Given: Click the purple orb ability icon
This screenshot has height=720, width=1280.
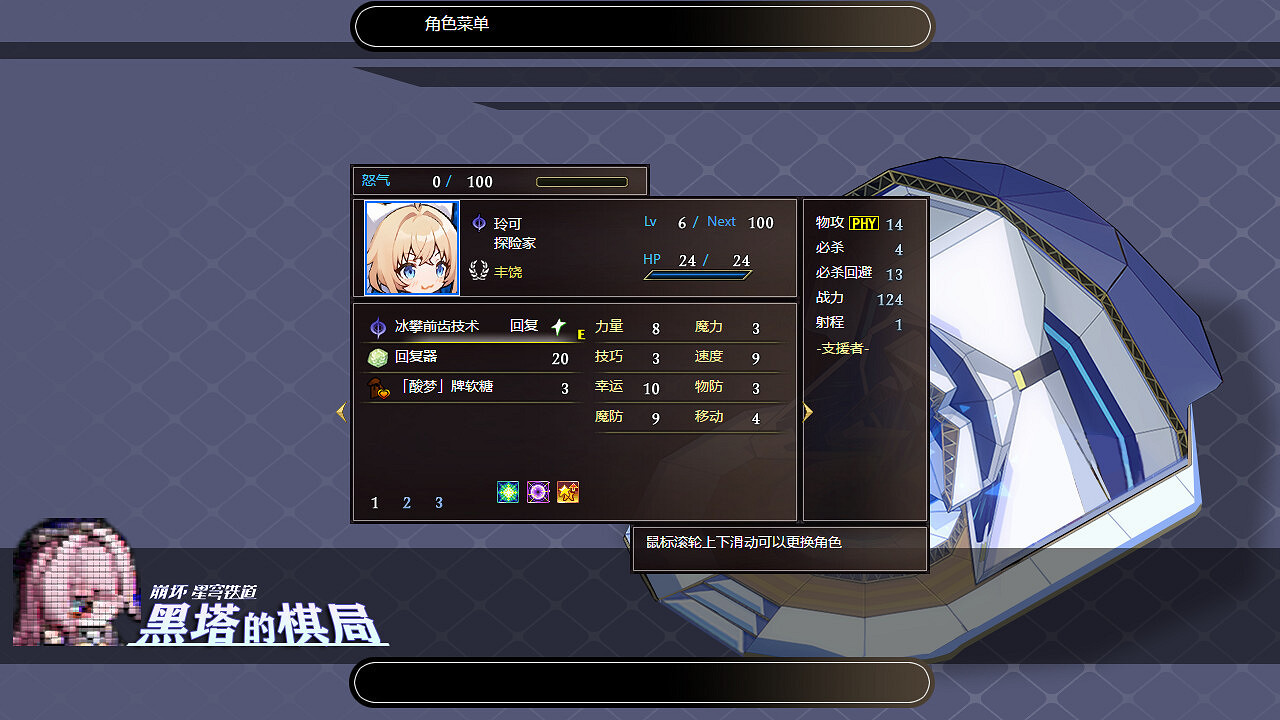Looking at the screenshot, I should [537, 491].
